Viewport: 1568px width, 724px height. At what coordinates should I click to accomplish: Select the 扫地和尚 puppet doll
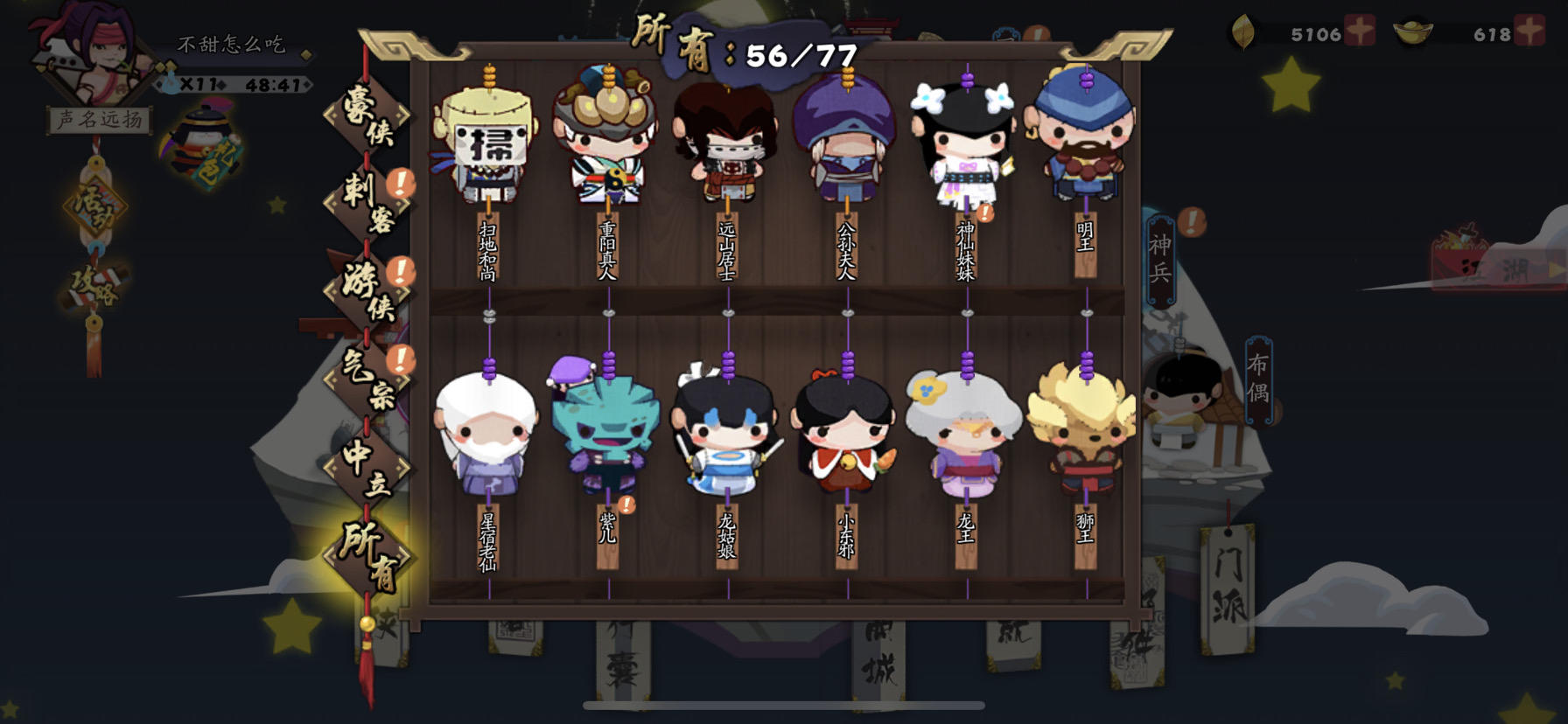pos(486,140)
